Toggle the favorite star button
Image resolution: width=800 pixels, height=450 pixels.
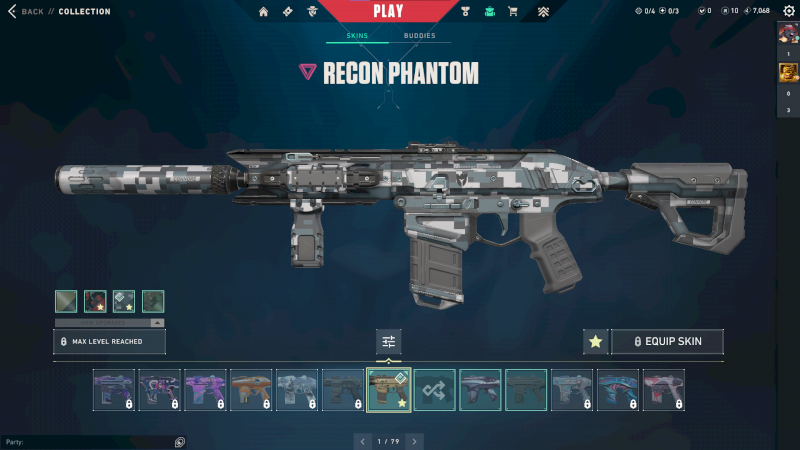pyautogui.click(x=595, y=342)
